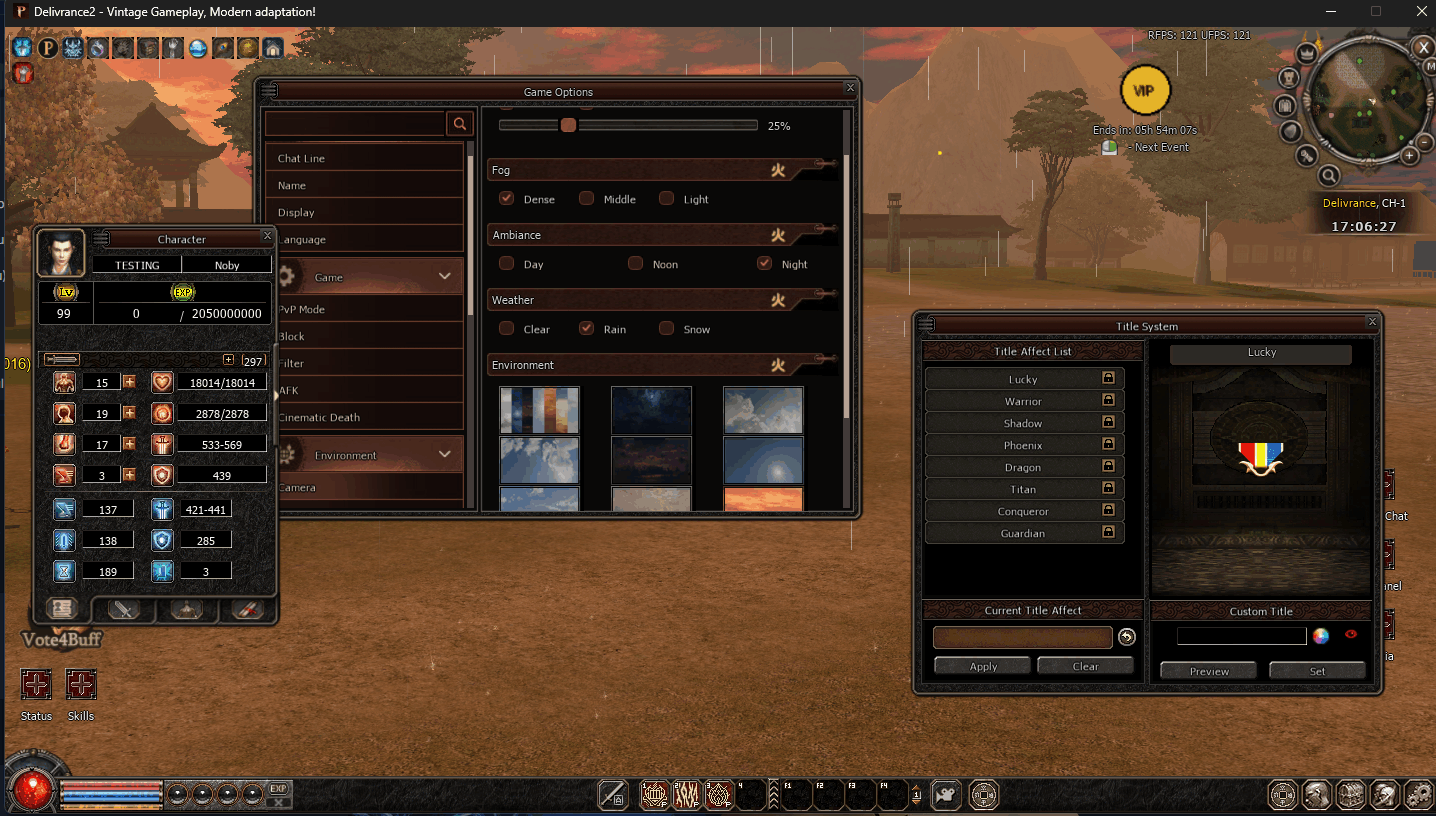Open the ring icon in the top-left toolbar

[x=97, y=47]
